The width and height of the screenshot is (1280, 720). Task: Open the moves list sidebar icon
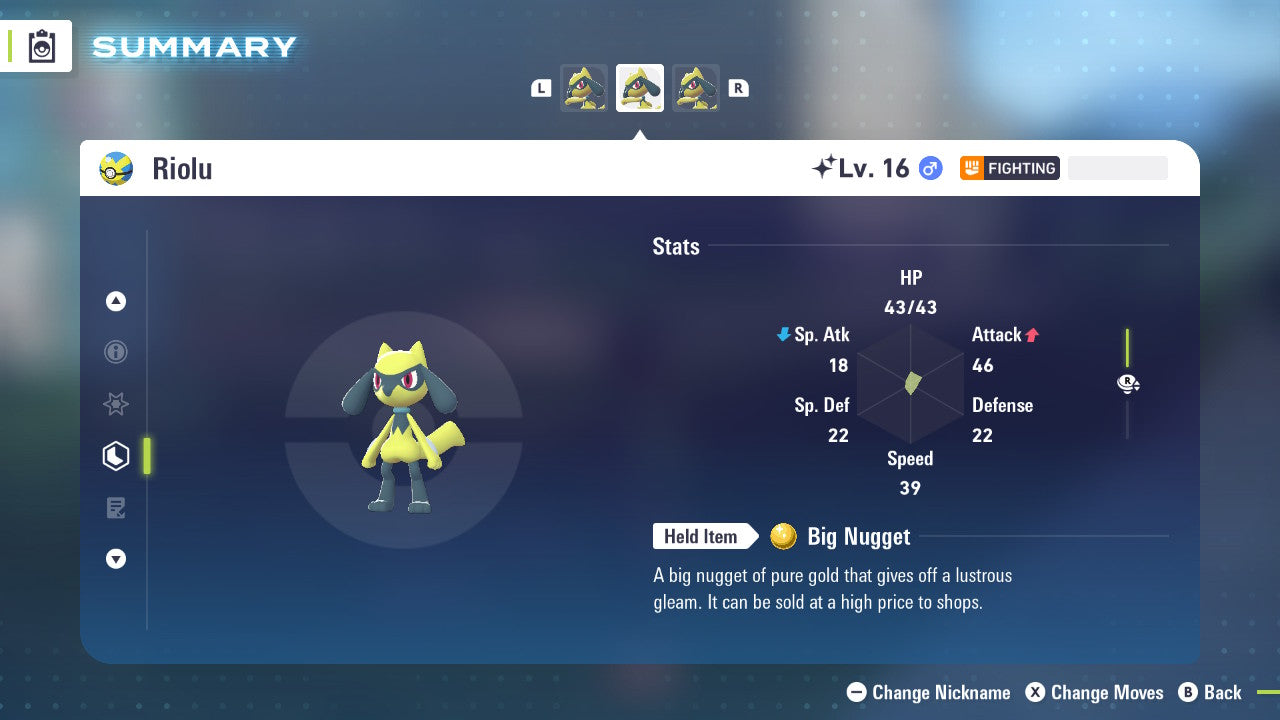tap(116, 507)
